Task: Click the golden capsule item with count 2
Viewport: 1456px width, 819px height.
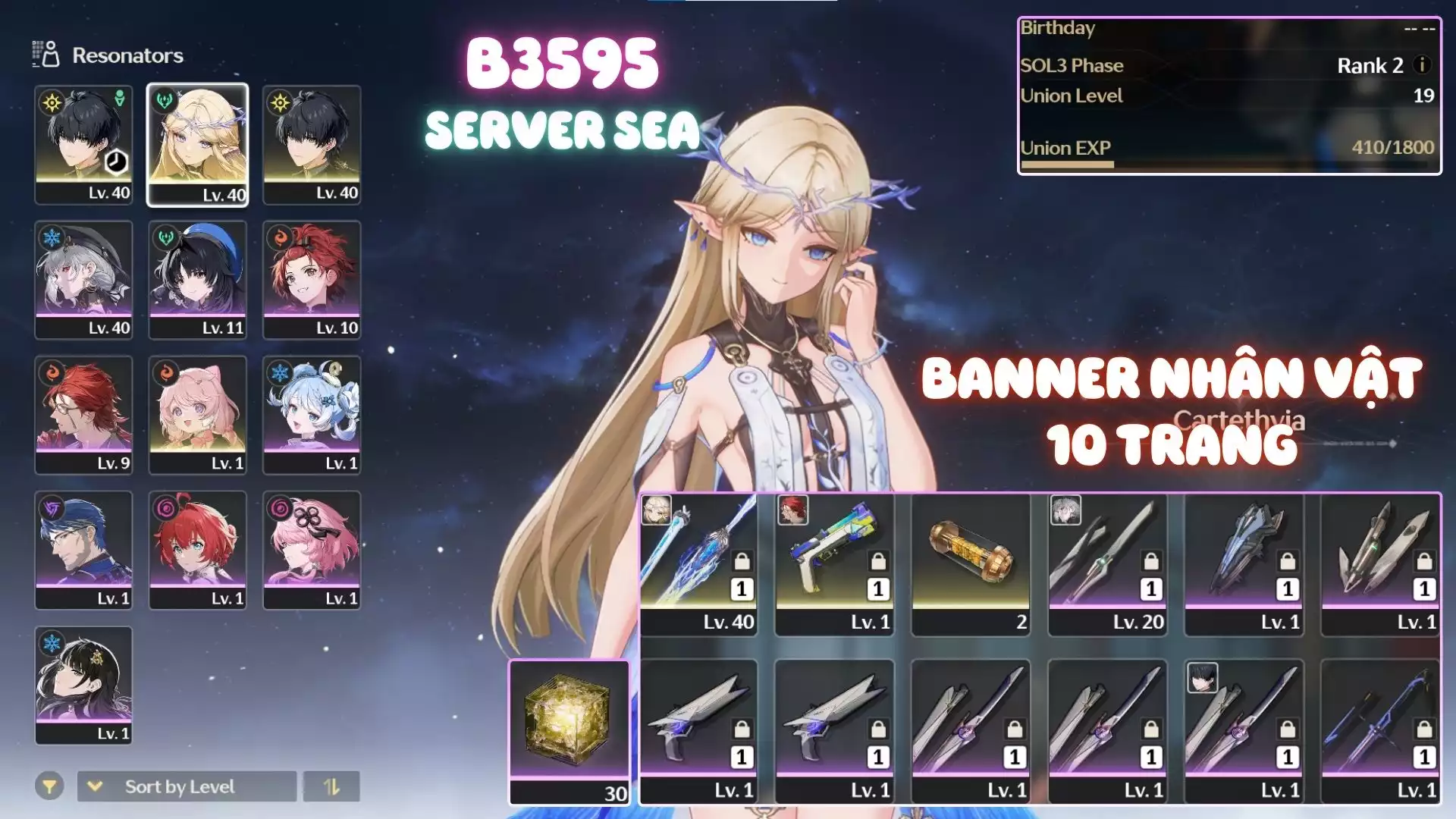Action: tap(971, 563)
